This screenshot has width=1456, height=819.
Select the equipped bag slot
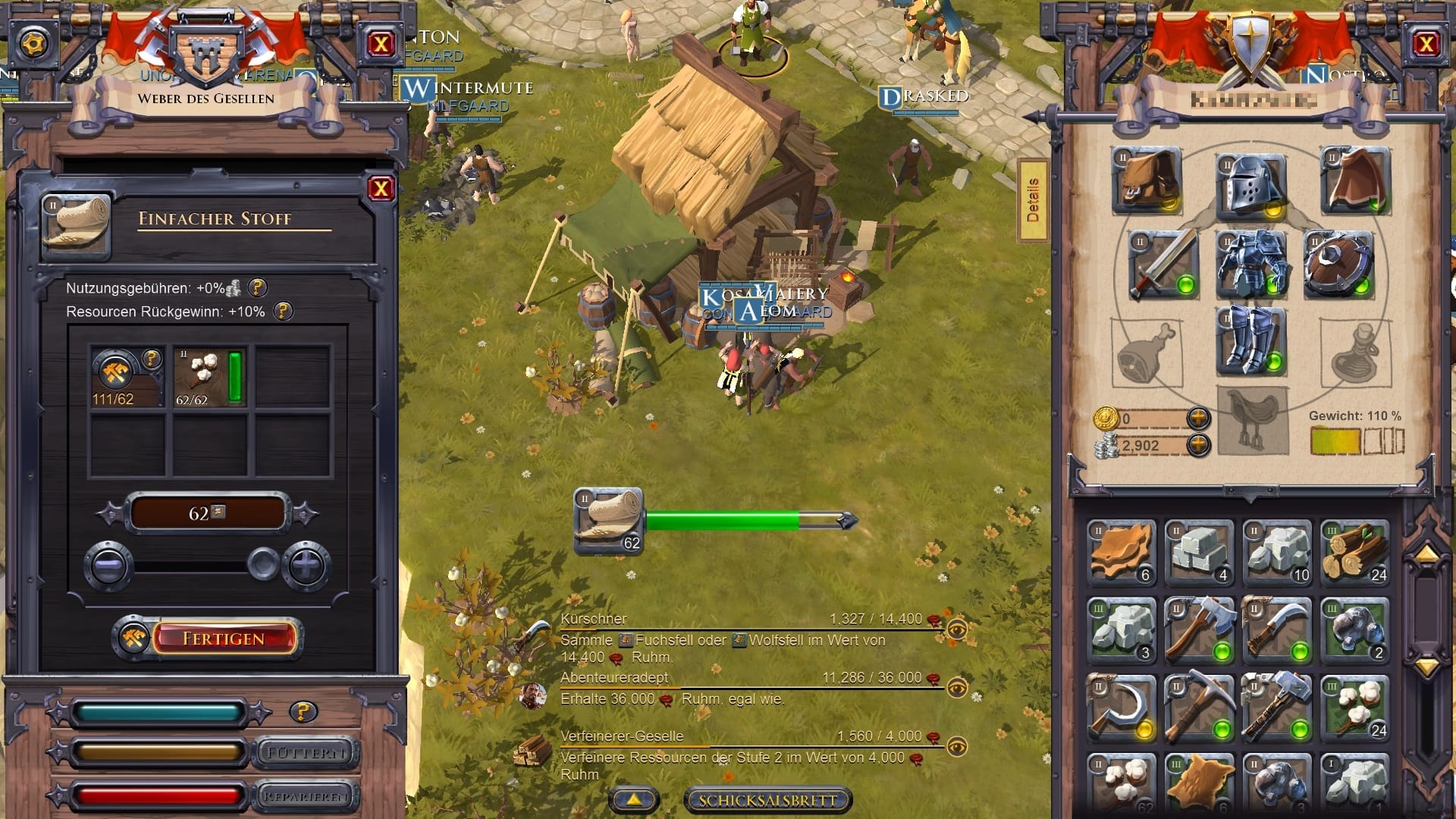point(1146,180)
